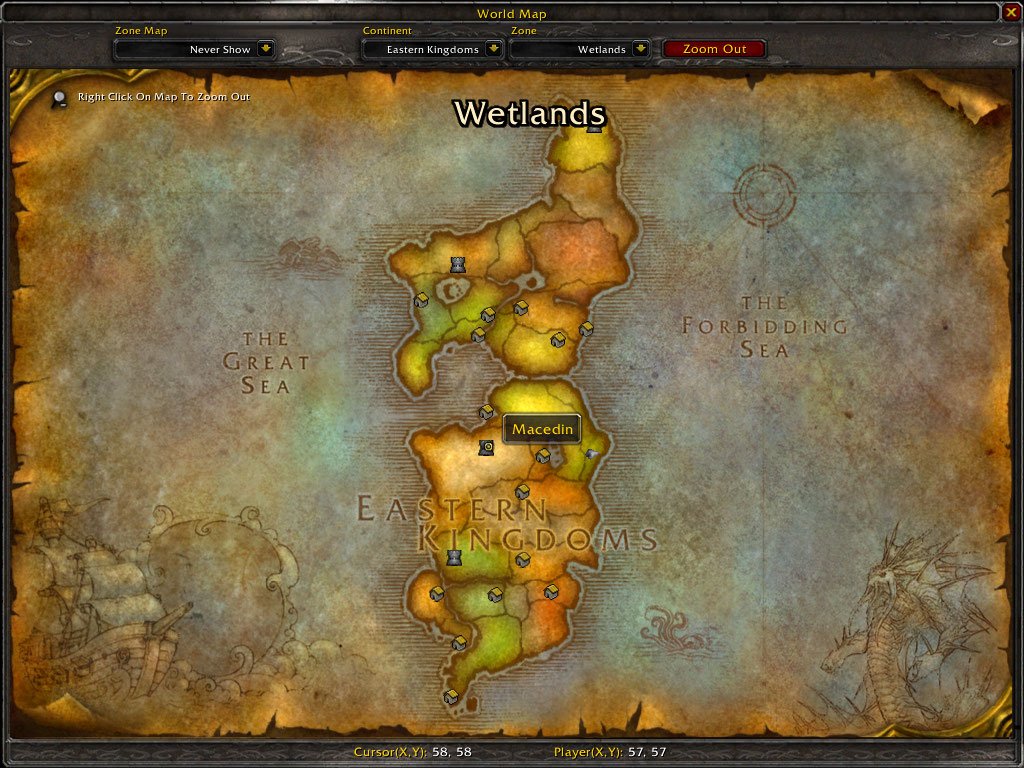Open the Wetlands zone dropdown

(x=641, y=49)
